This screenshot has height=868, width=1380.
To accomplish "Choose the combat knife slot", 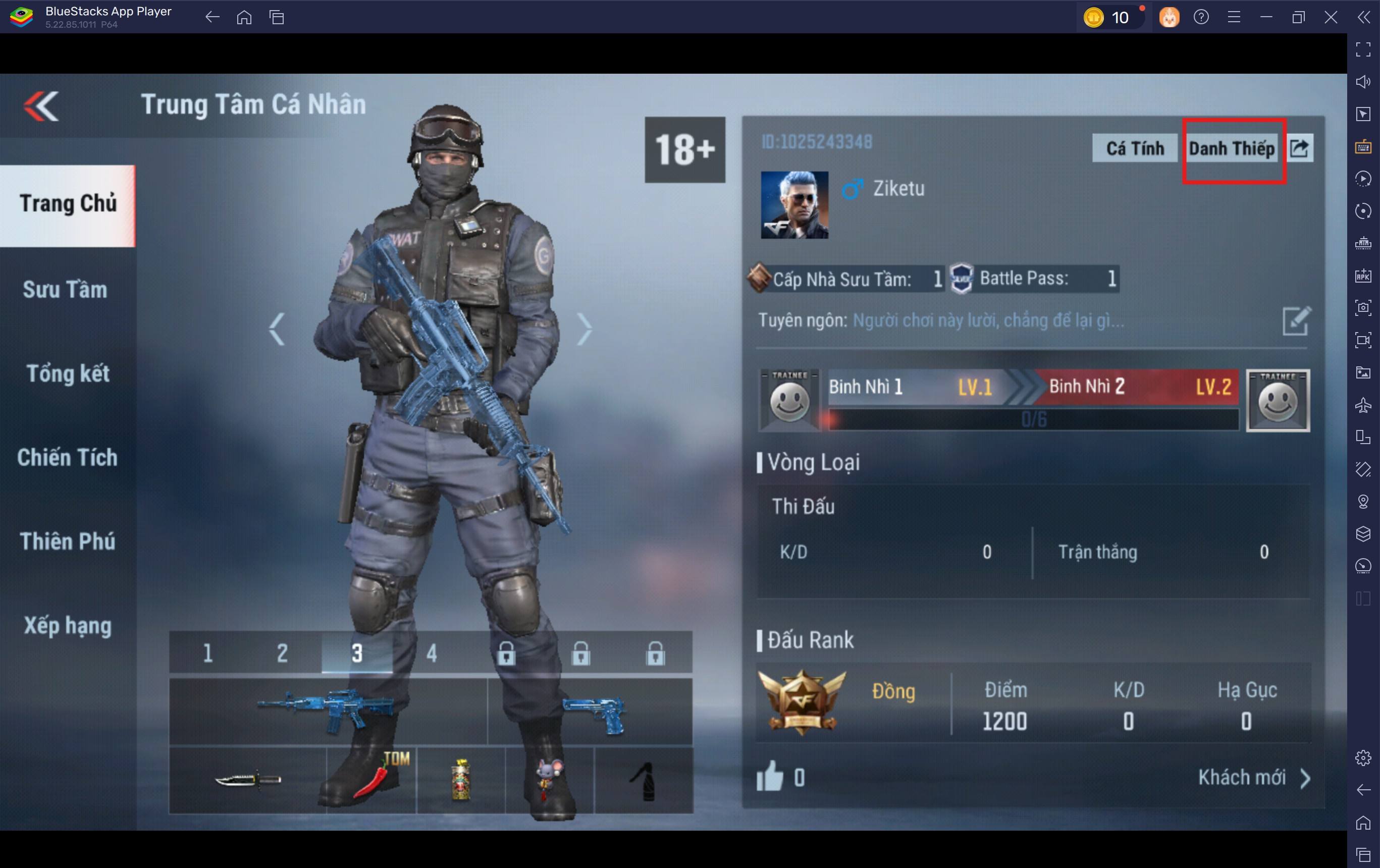I will point(247,779).
